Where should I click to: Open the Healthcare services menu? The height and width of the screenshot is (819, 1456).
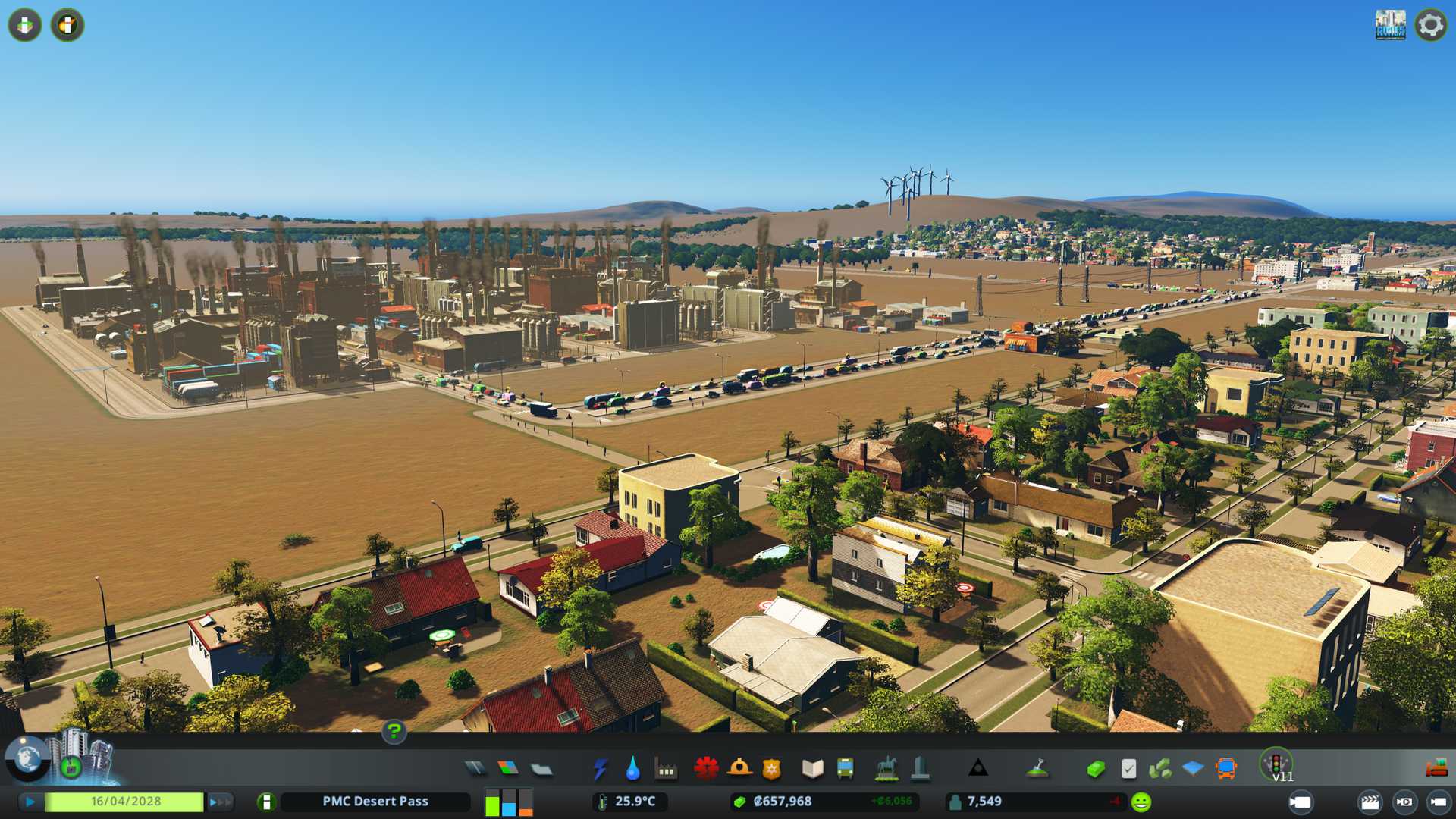[706, 769]
